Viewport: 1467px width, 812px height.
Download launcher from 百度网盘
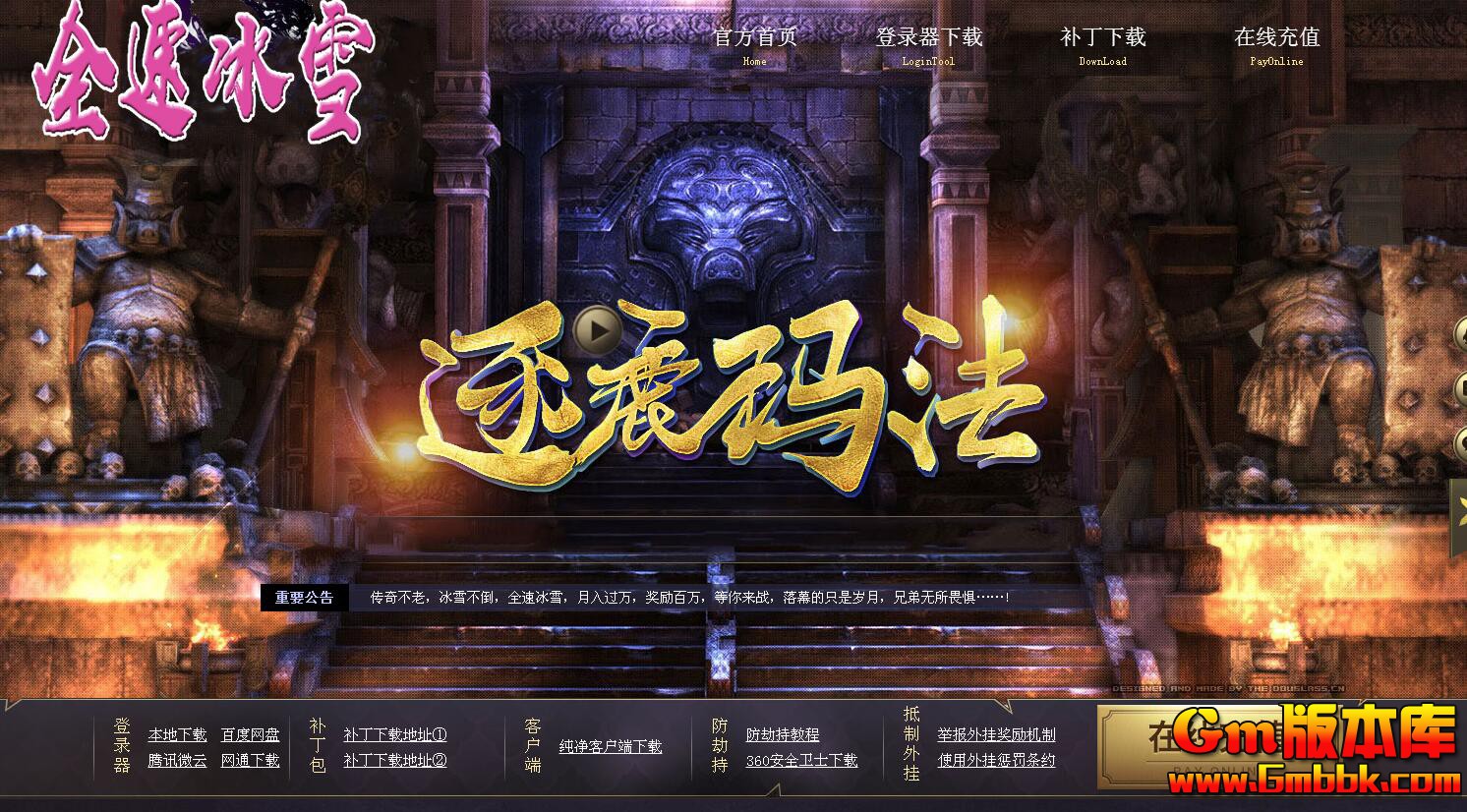[x=252, y=733]
